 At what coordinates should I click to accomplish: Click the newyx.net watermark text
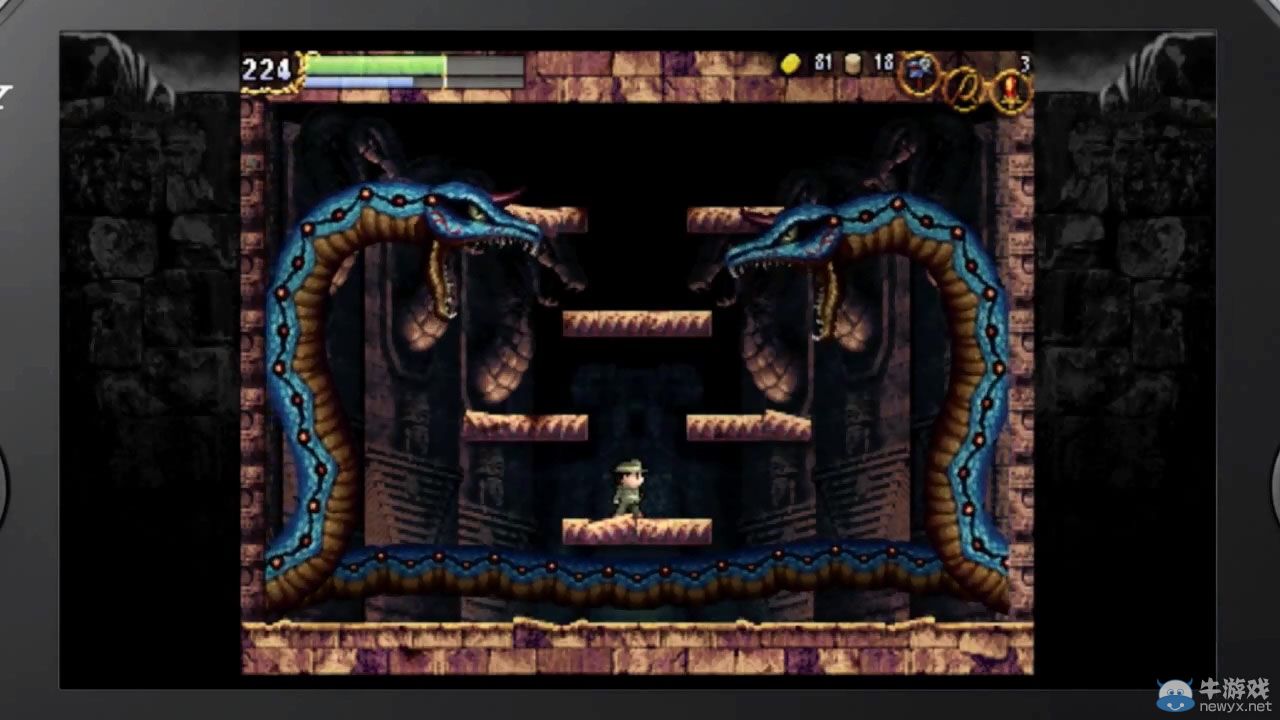1235,706
